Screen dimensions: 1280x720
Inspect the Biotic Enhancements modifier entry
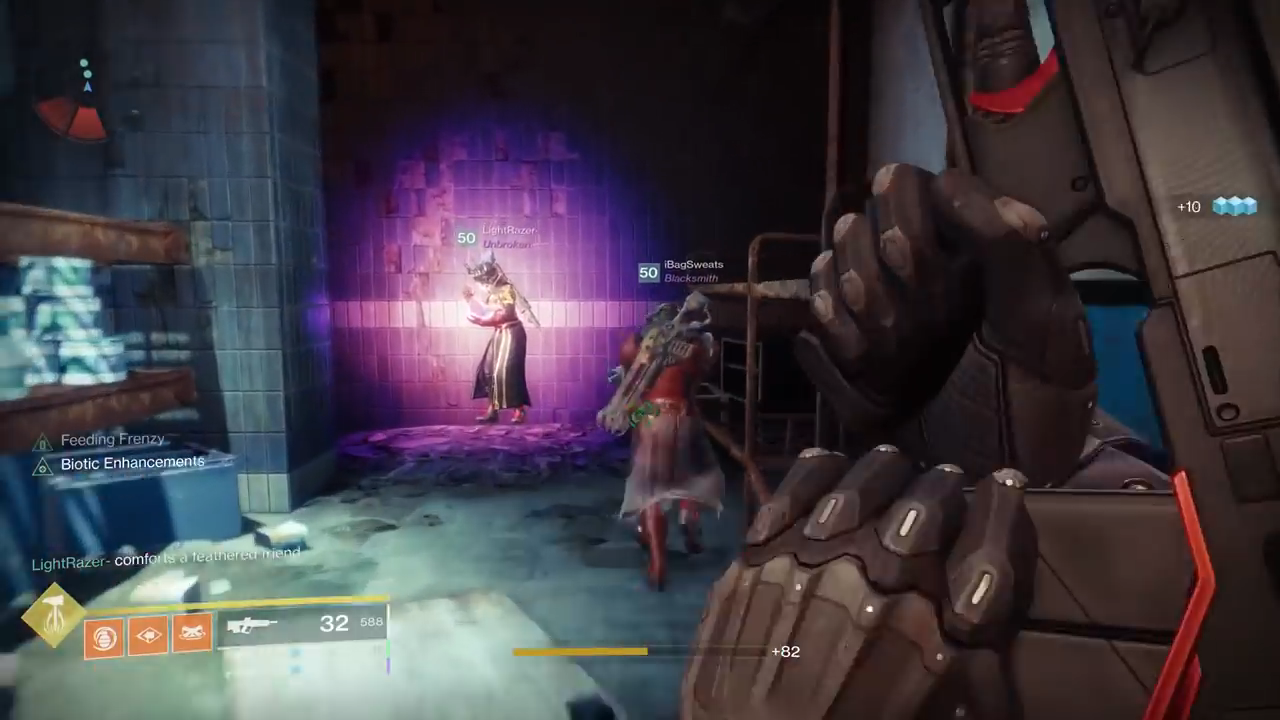[x=132, y=463]
